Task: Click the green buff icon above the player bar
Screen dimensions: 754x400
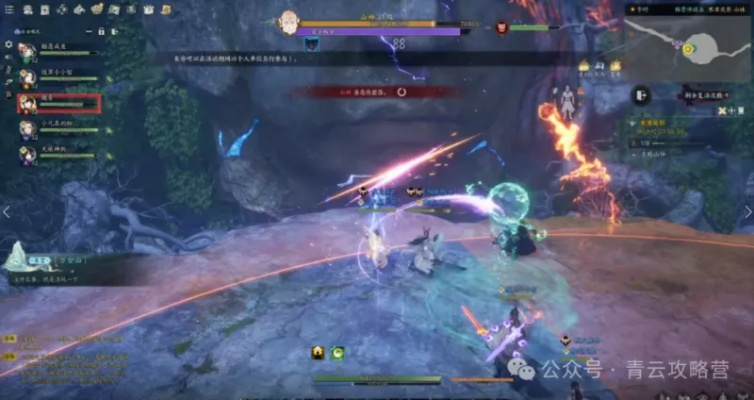Action: pos(338,353)
